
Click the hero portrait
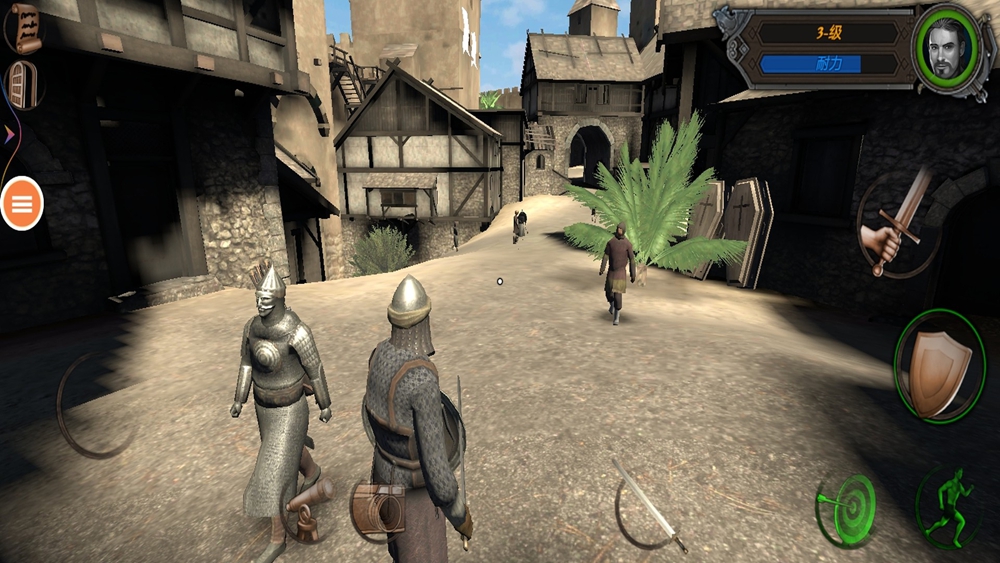coord(947,50)
